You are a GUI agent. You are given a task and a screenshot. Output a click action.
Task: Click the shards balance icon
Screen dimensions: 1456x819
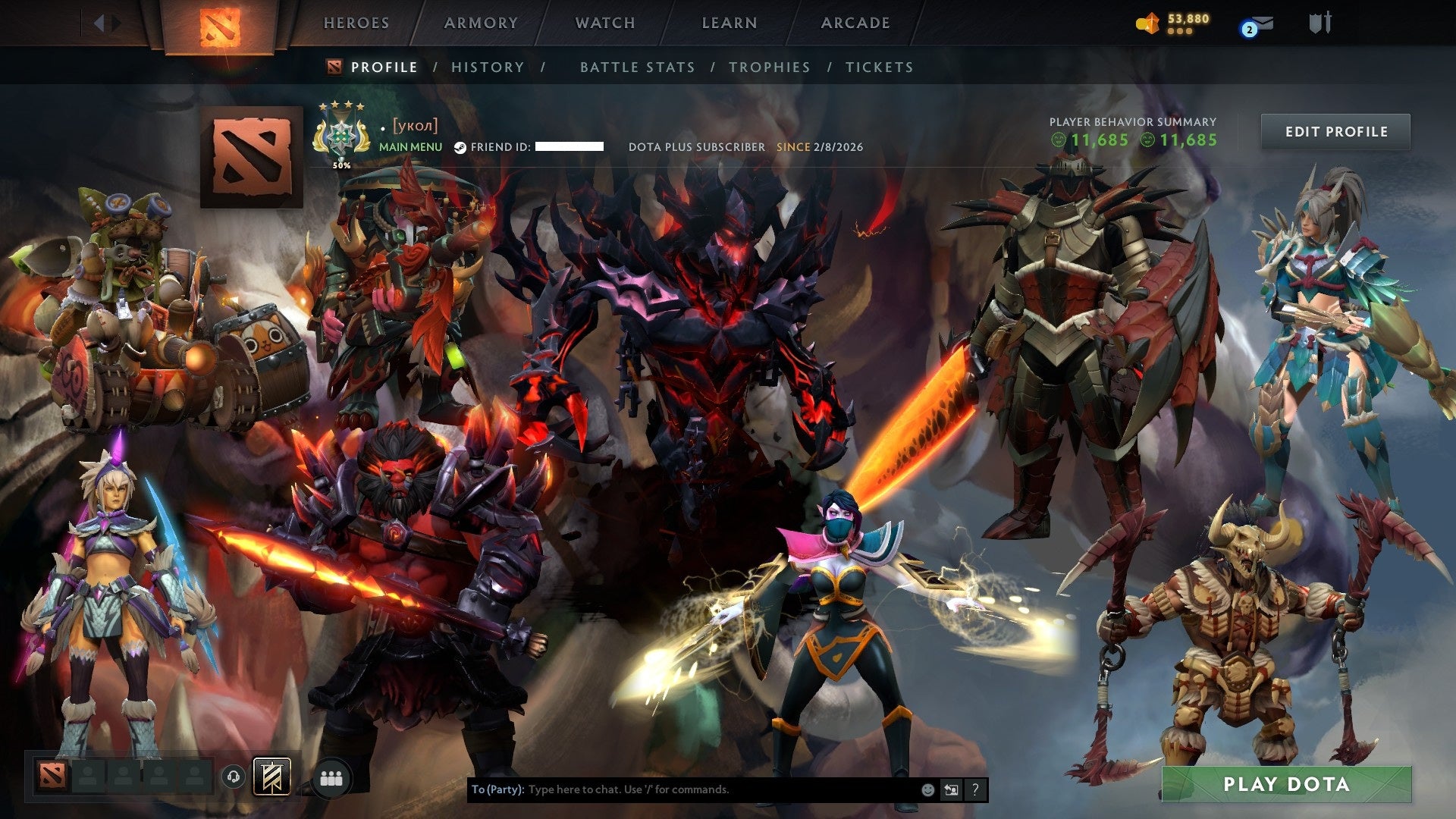[1147, 23]
